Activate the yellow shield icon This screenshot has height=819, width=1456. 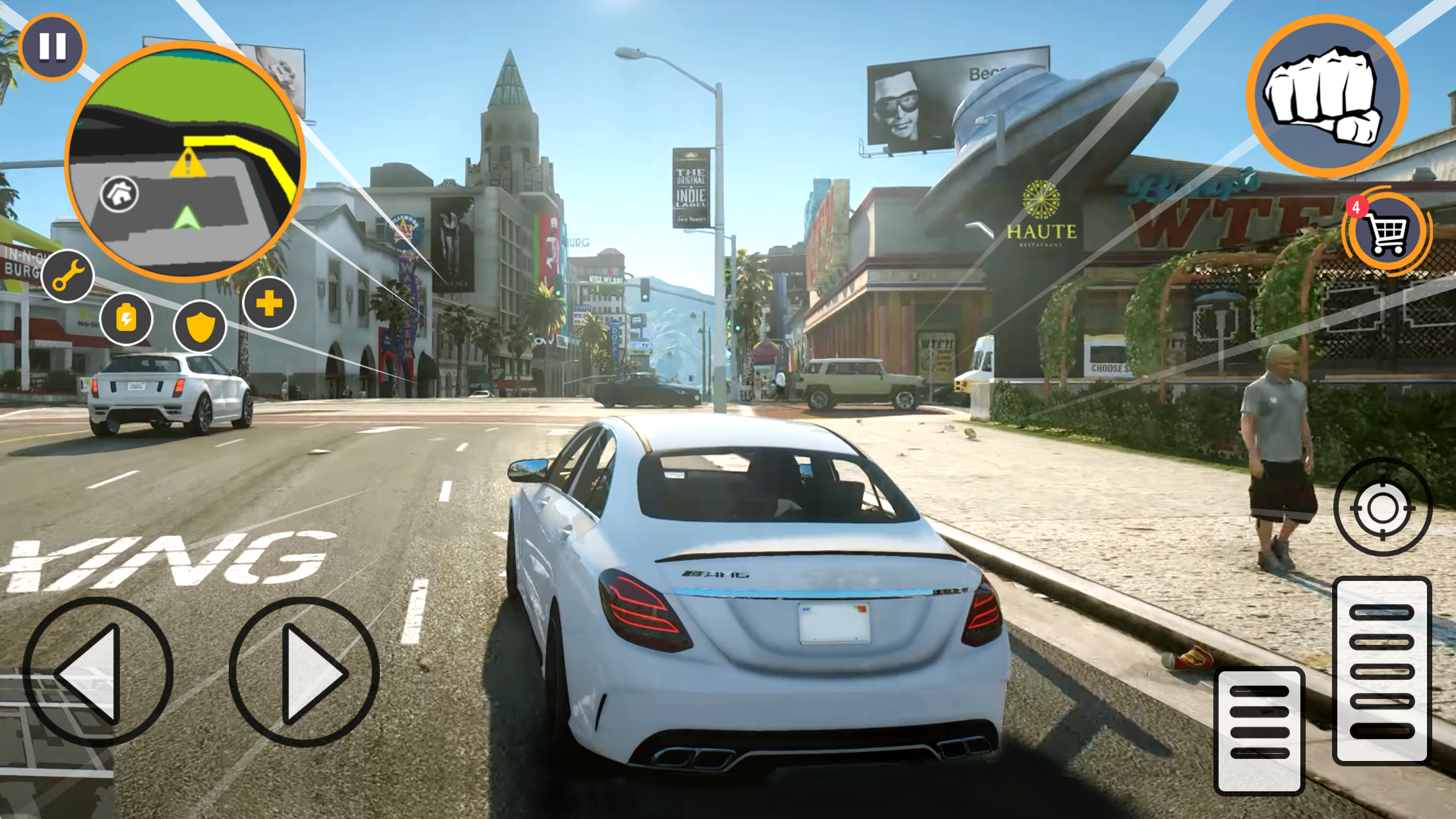click(x=200, y=326)
